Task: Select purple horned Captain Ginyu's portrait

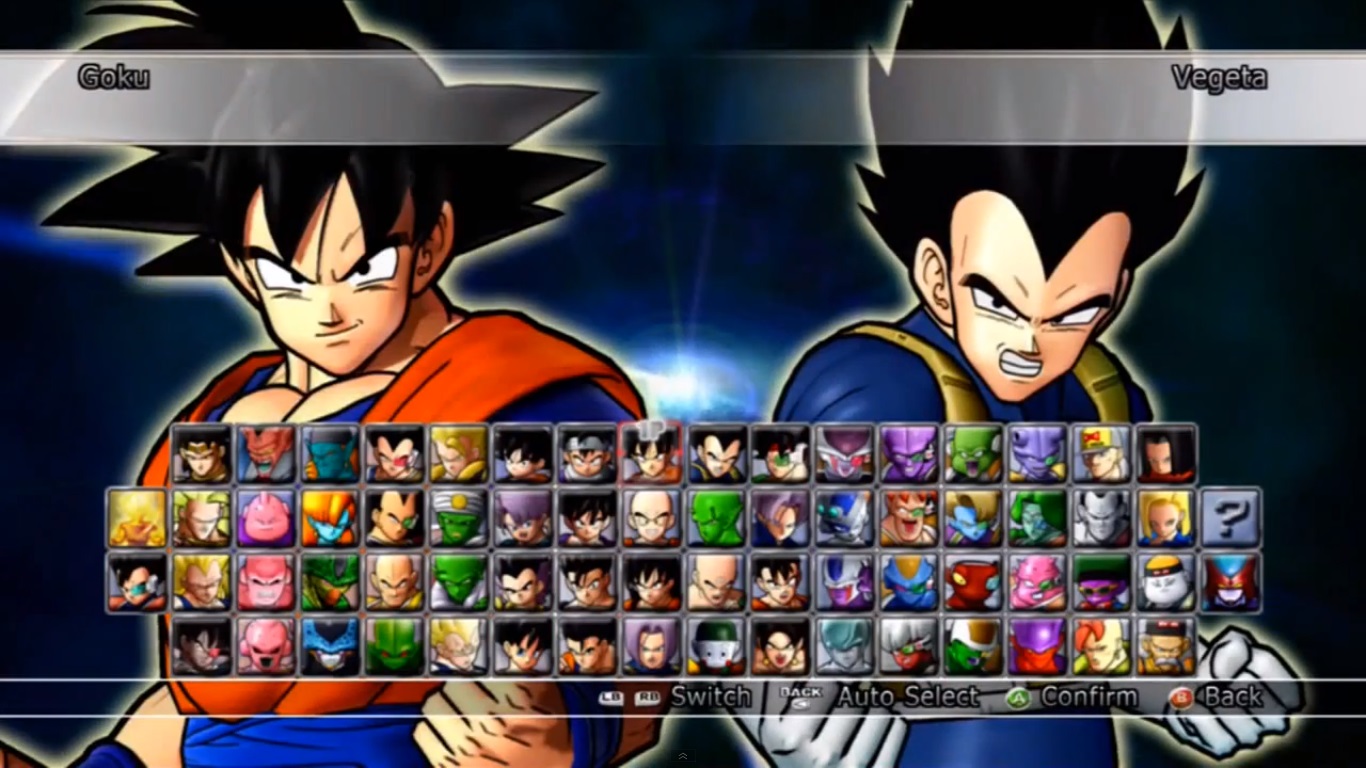Action: 909,454
